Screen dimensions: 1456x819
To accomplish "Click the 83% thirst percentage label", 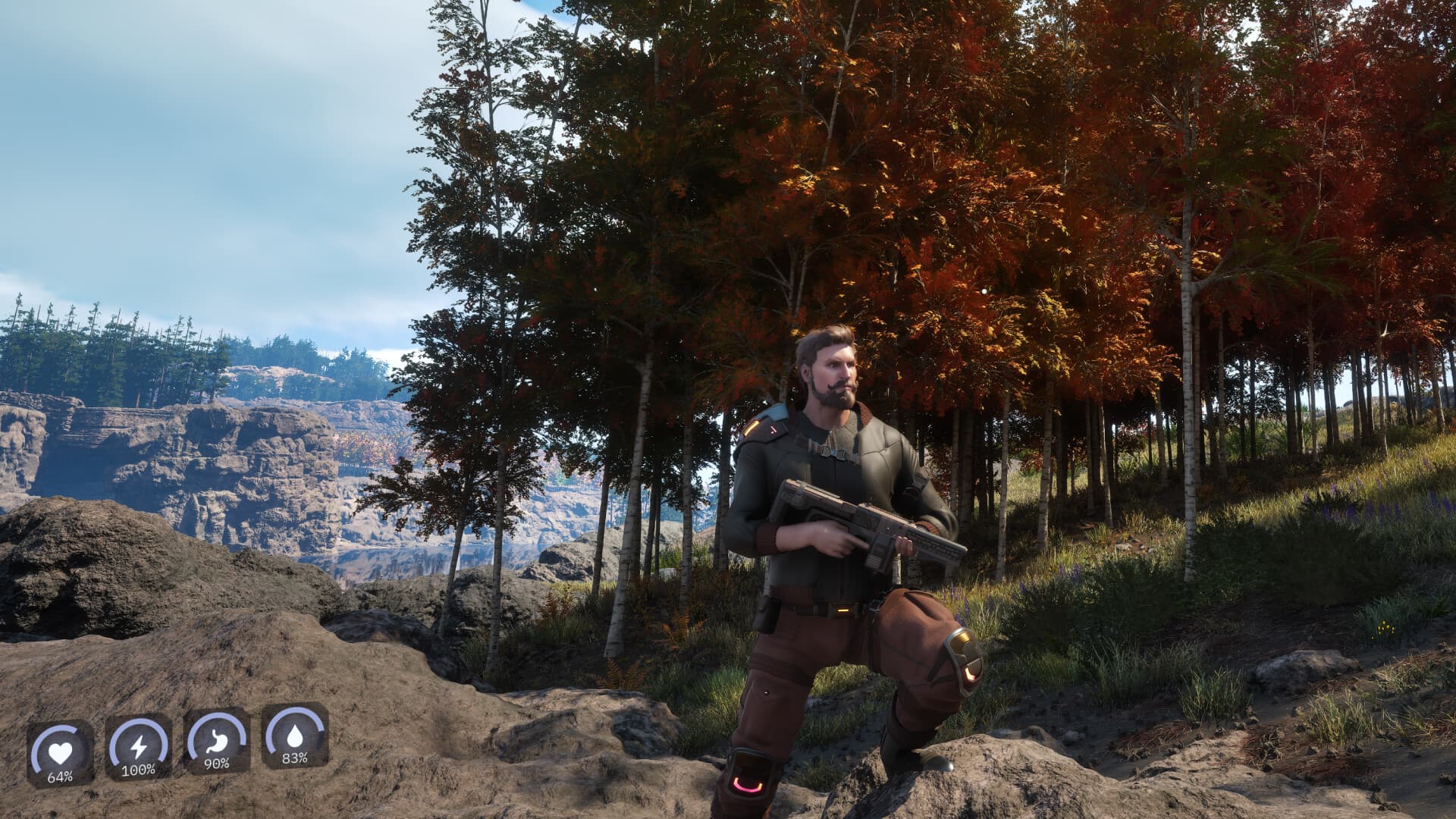I will [295, 759].
